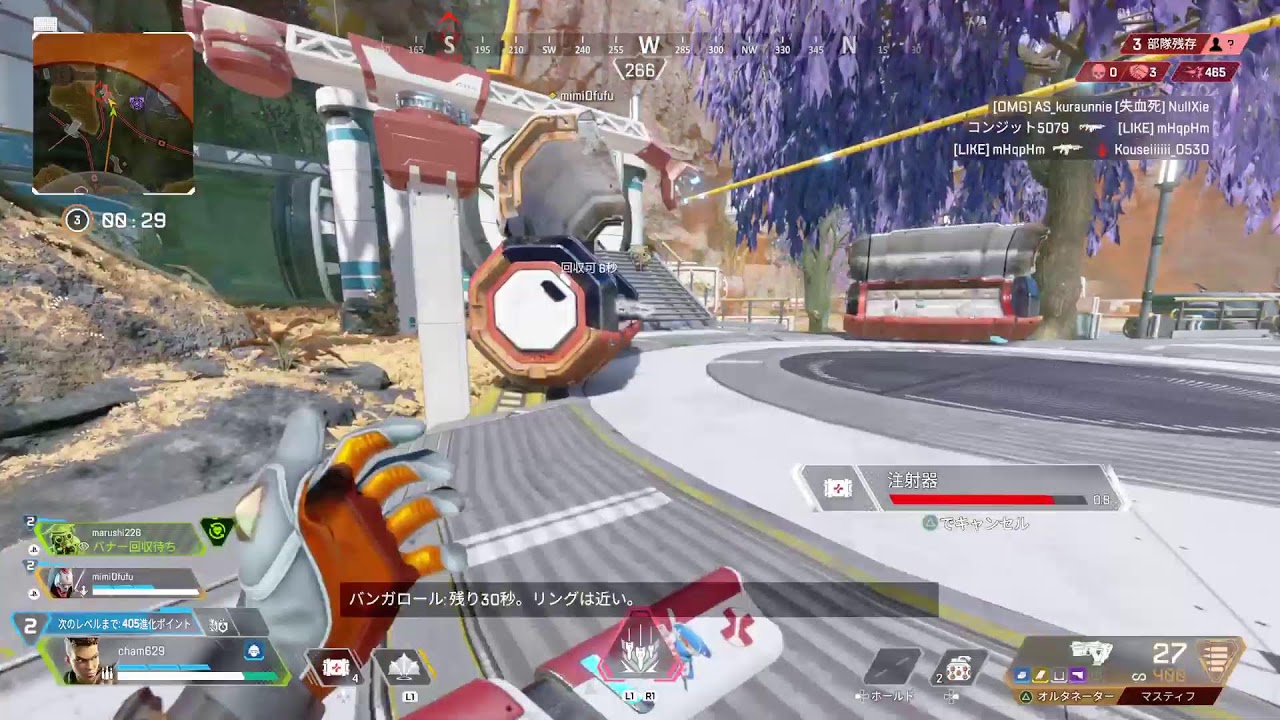The width and height of the screenshot is (1280, 720).
Task: Expand the minimap in the top left
Action: [112, 111]
